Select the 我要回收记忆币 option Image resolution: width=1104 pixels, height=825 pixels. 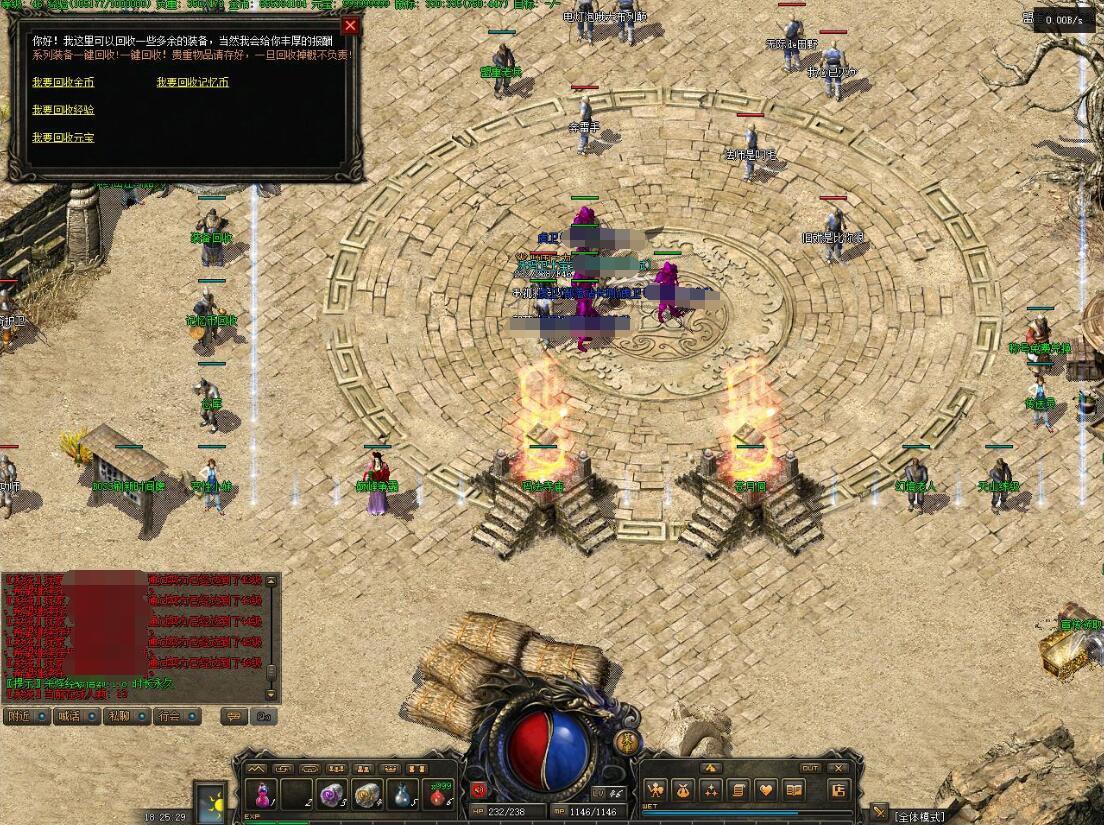click(192, 82)
